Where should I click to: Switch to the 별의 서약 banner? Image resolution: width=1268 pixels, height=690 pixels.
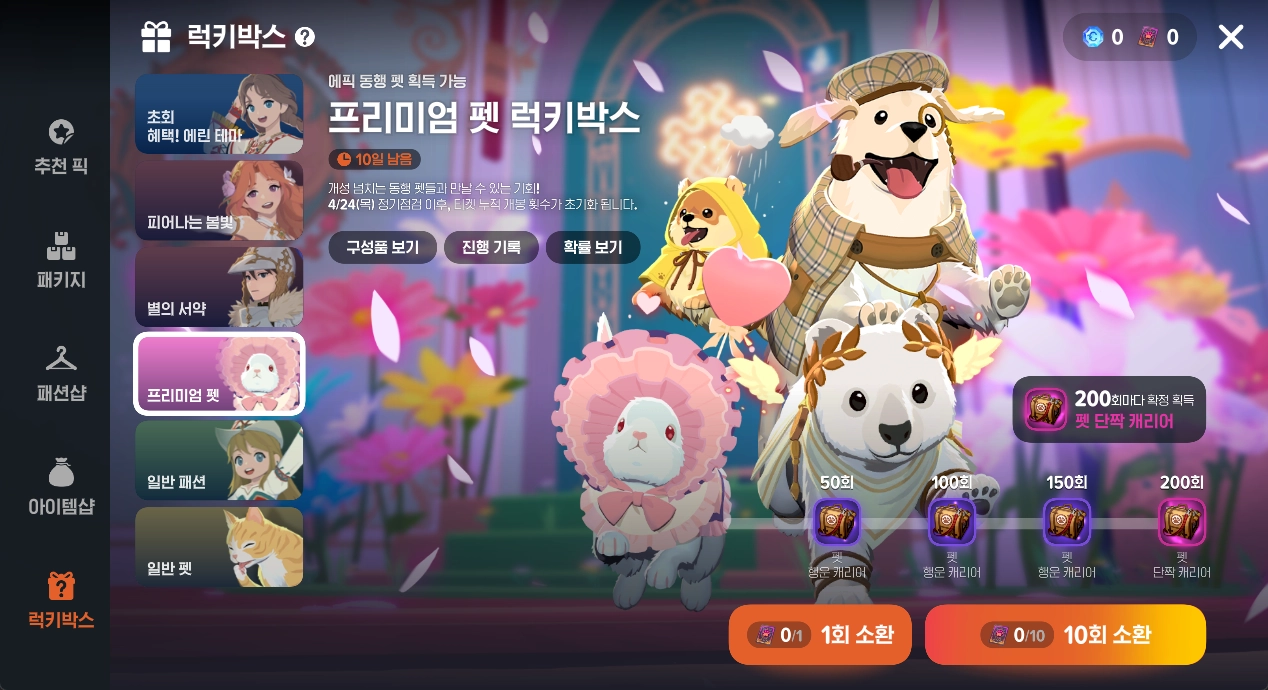click(219, 287)
